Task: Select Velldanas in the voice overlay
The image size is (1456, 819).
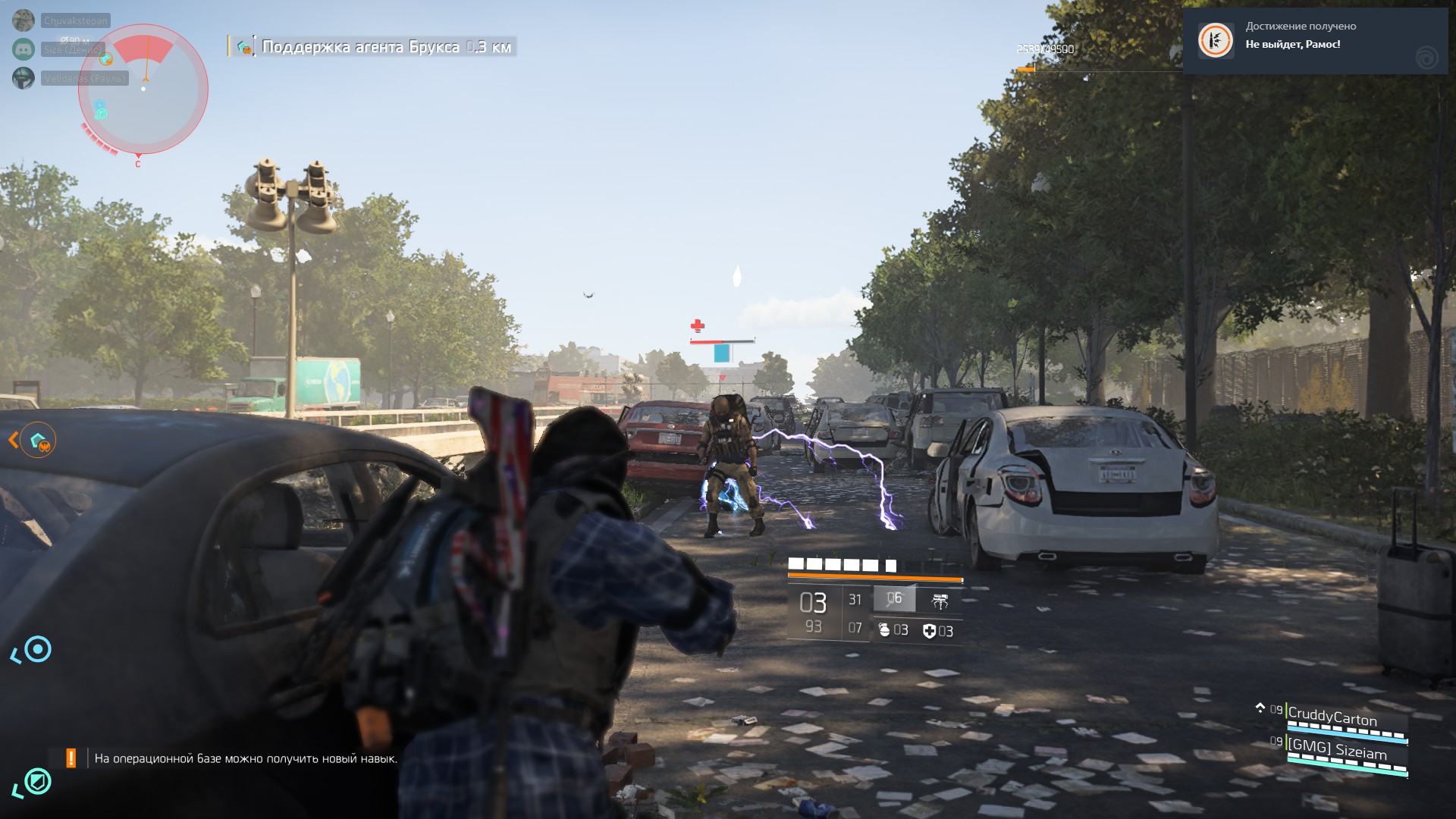Action: point(84,78)
